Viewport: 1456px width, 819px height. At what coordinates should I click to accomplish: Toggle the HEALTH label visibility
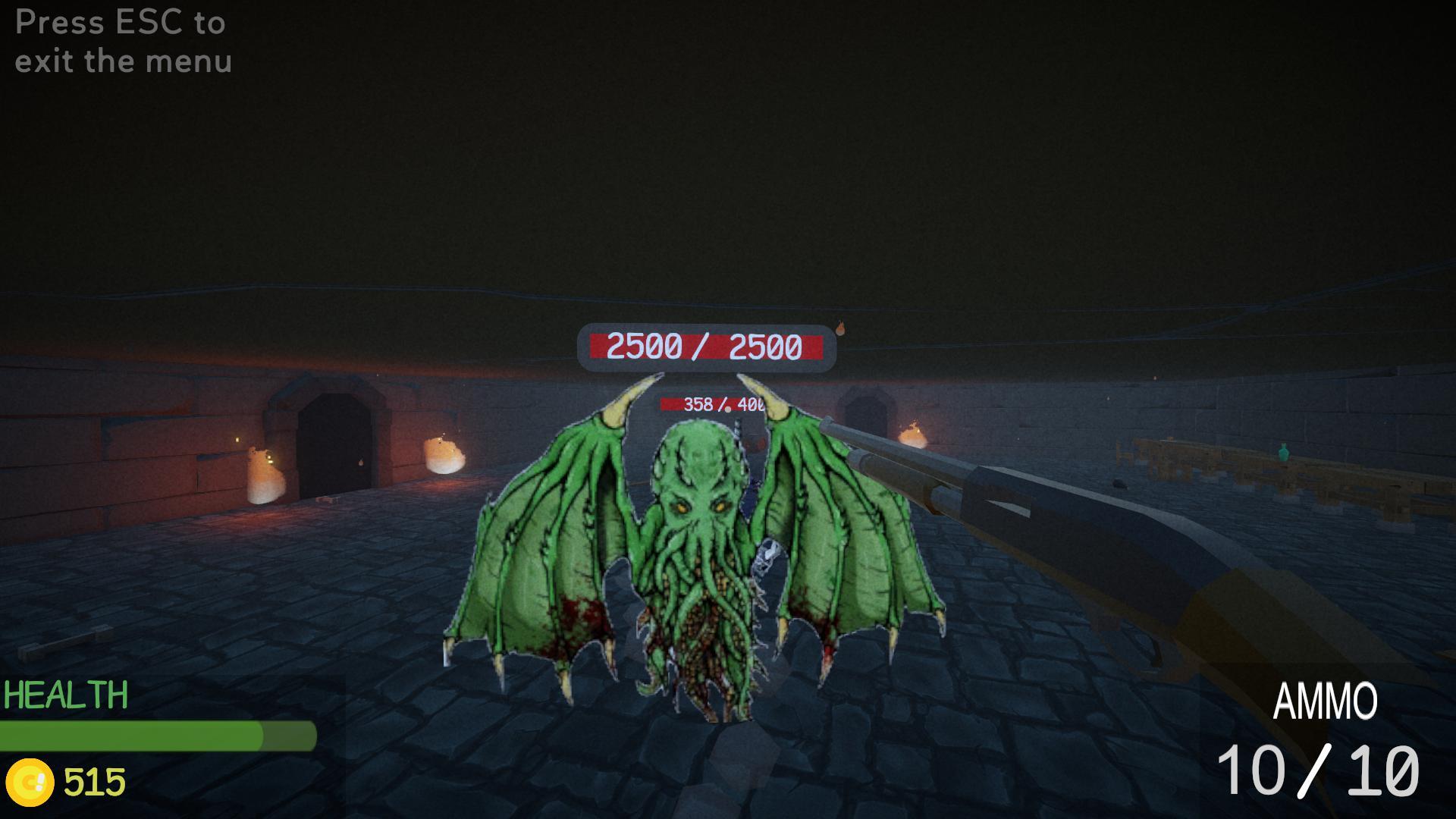point(64,694)
